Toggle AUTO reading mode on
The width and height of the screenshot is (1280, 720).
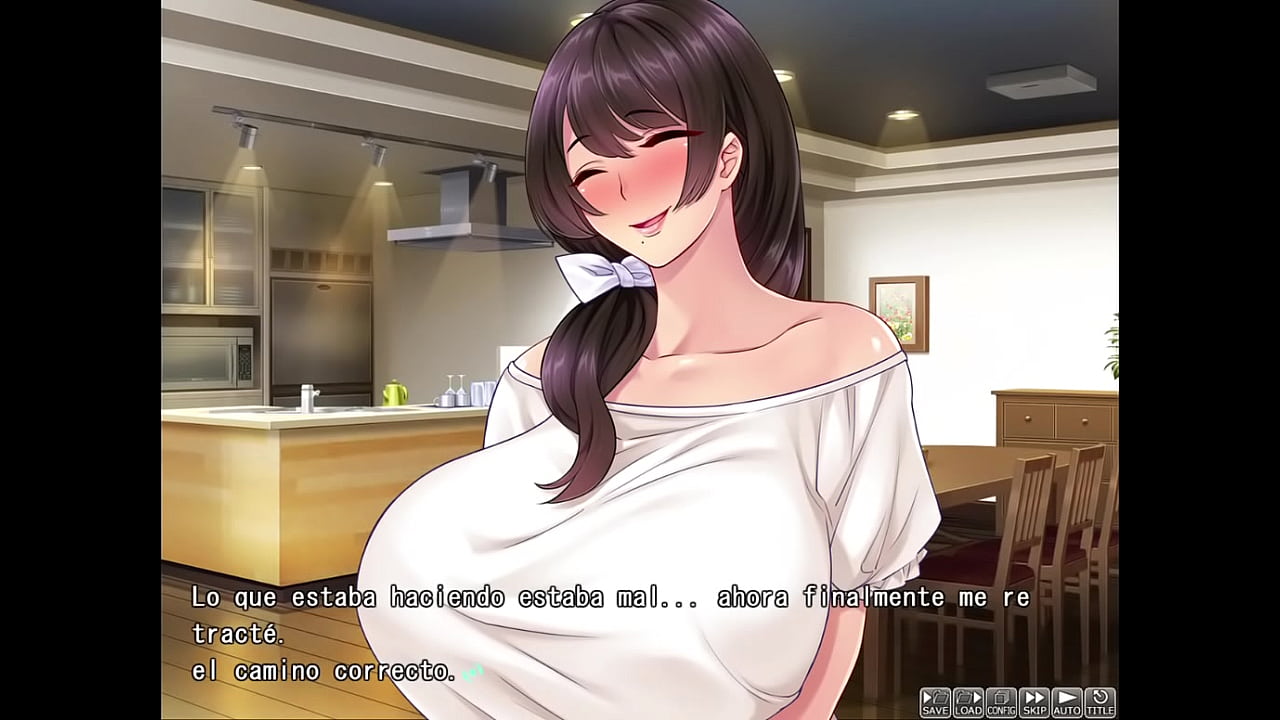point(1067,700)
